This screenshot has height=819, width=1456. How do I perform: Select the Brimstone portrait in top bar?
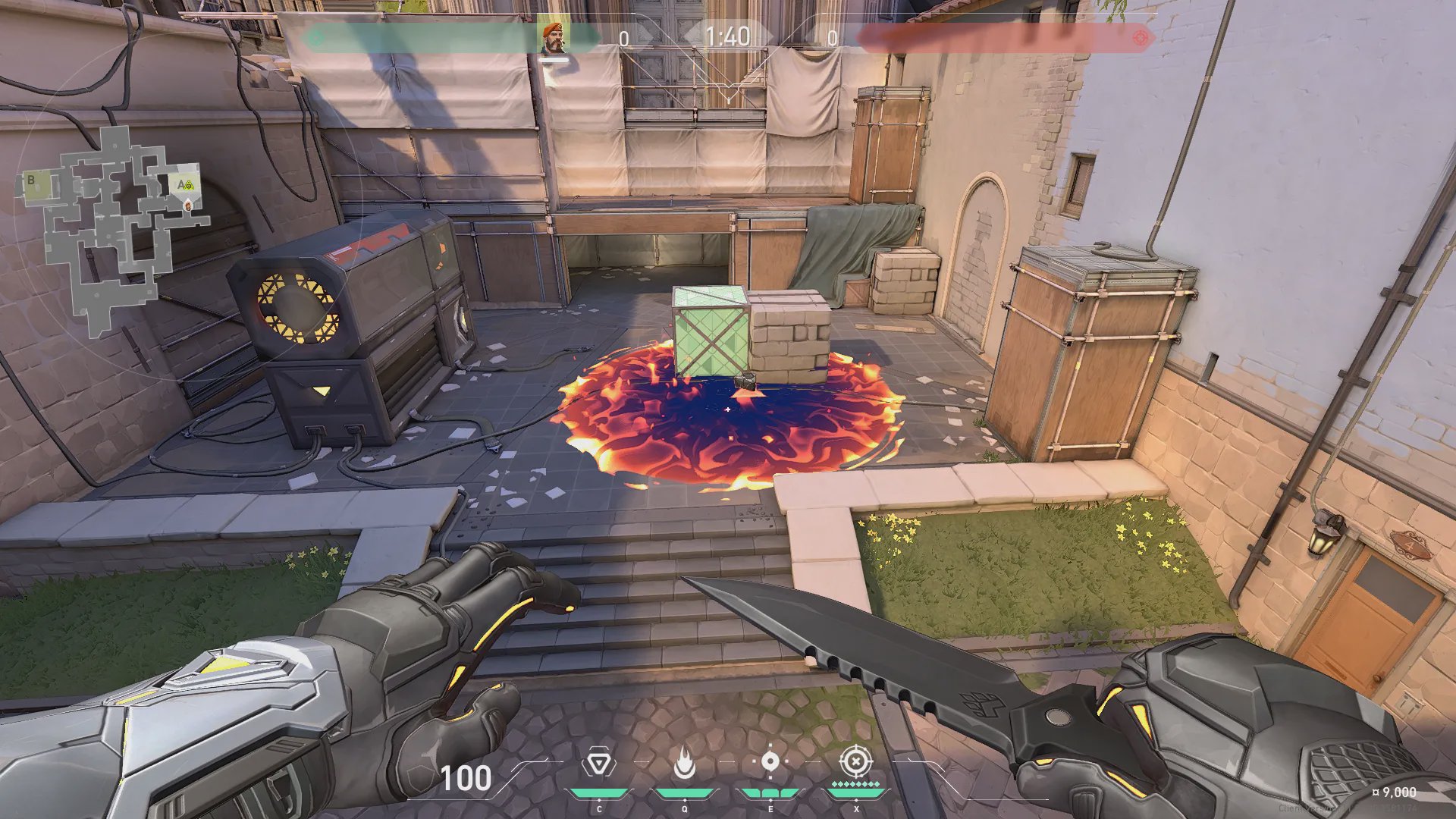(554, 37)
